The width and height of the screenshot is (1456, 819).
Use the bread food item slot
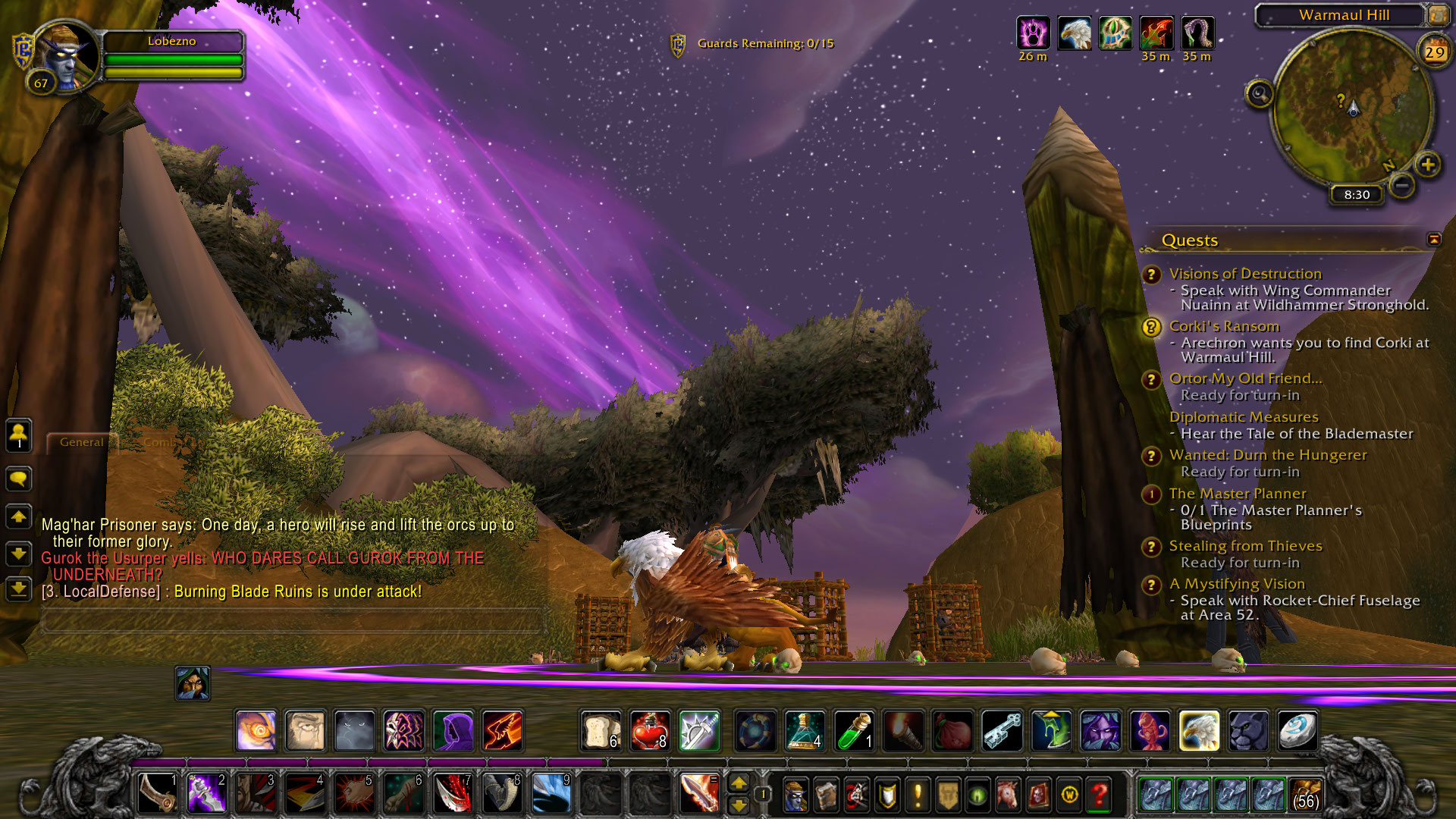point(601,731)
